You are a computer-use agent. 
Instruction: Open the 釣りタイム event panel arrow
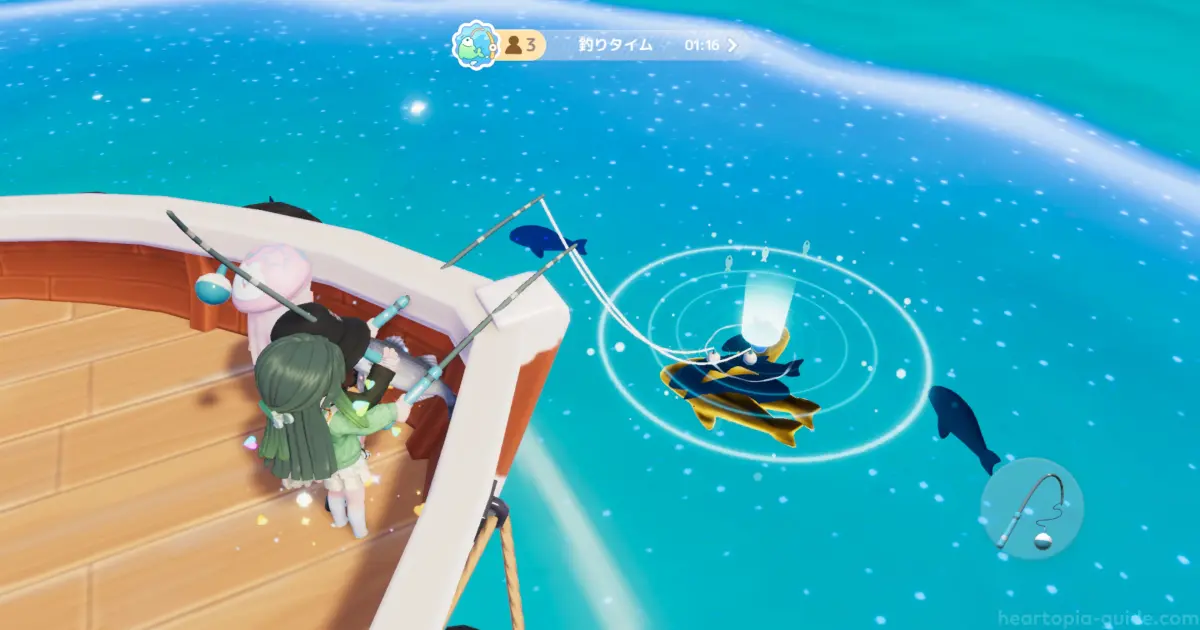point(733,45)
